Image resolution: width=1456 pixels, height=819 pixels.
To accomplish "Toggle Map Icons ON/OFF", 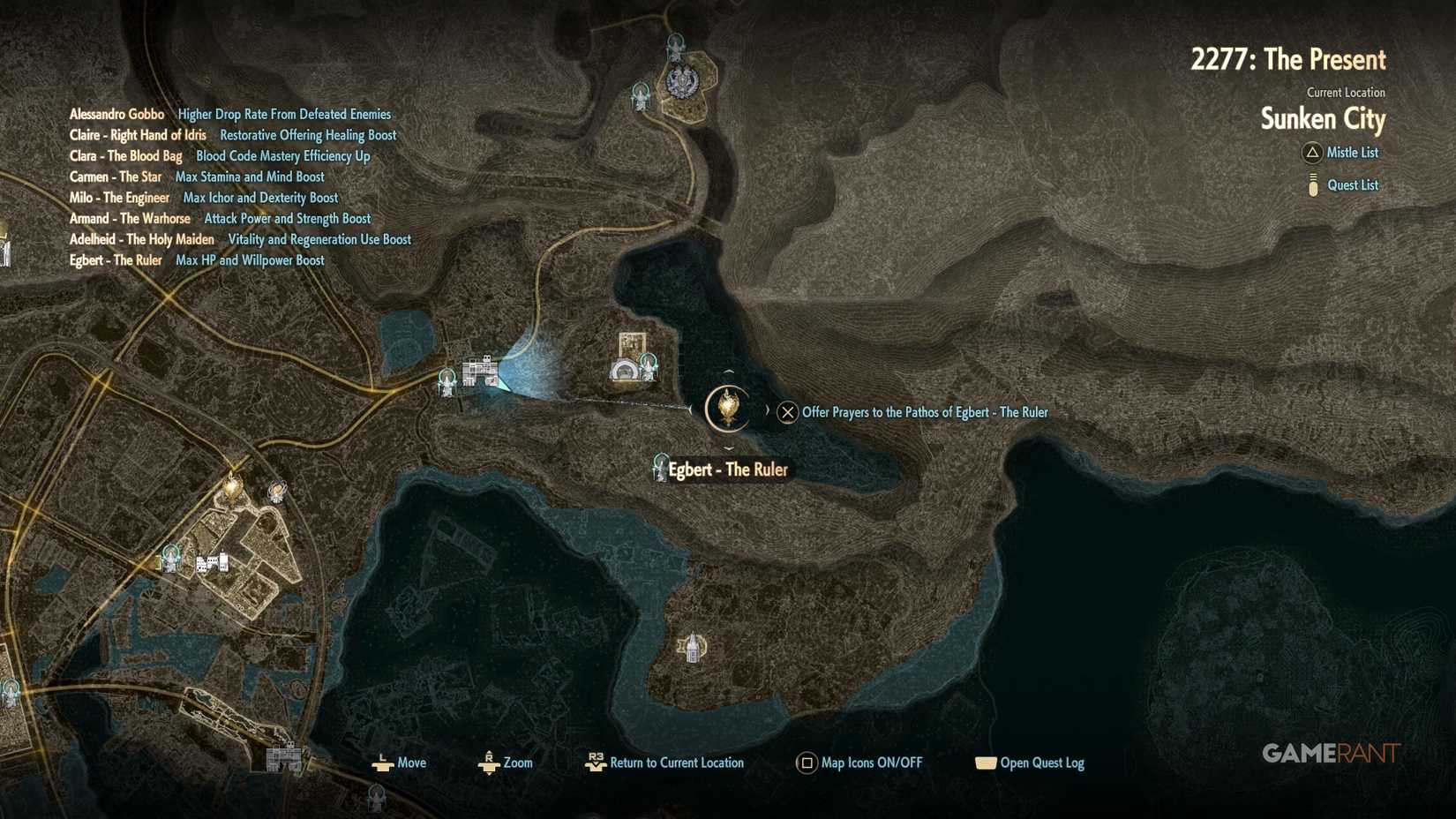I will tap(806, 763).
